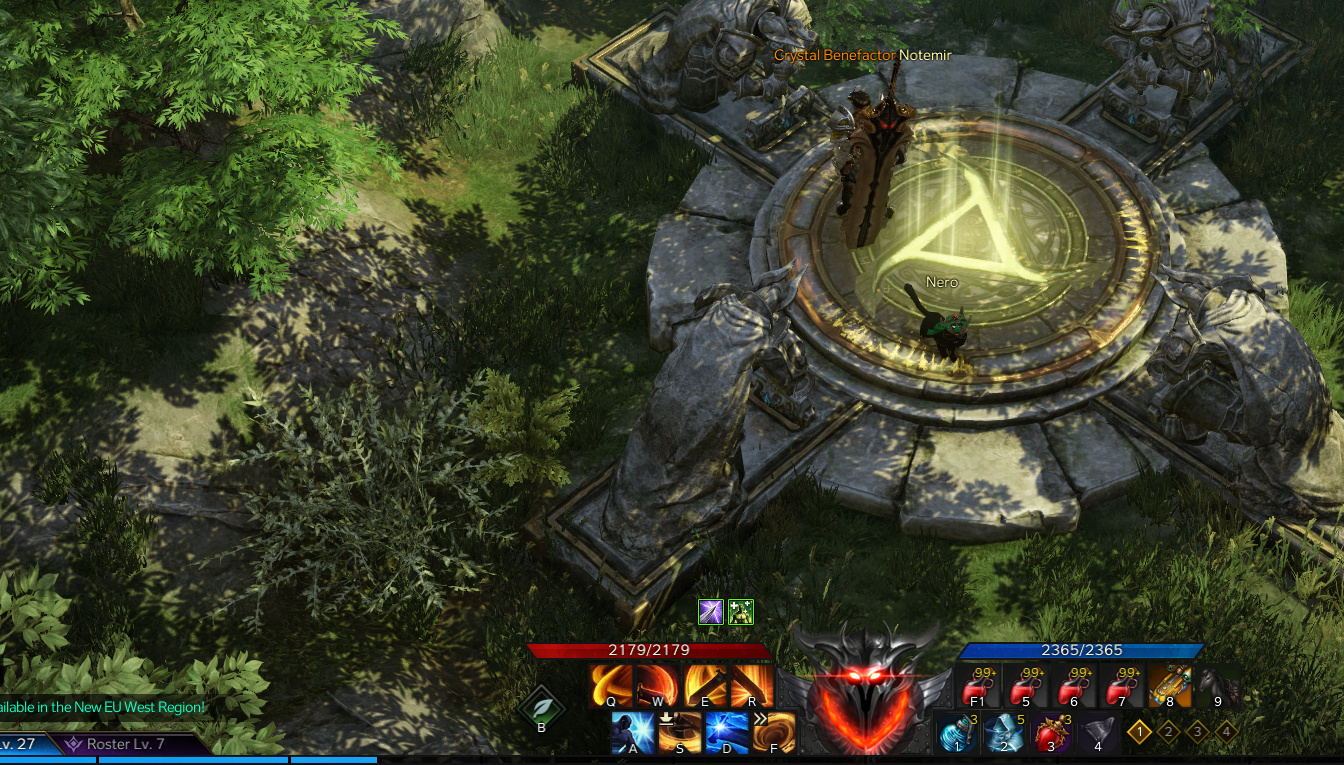The image size is (1344, 765).
Task: Inspect the purple arrow buff icon
Action: (x=710, y=612)
